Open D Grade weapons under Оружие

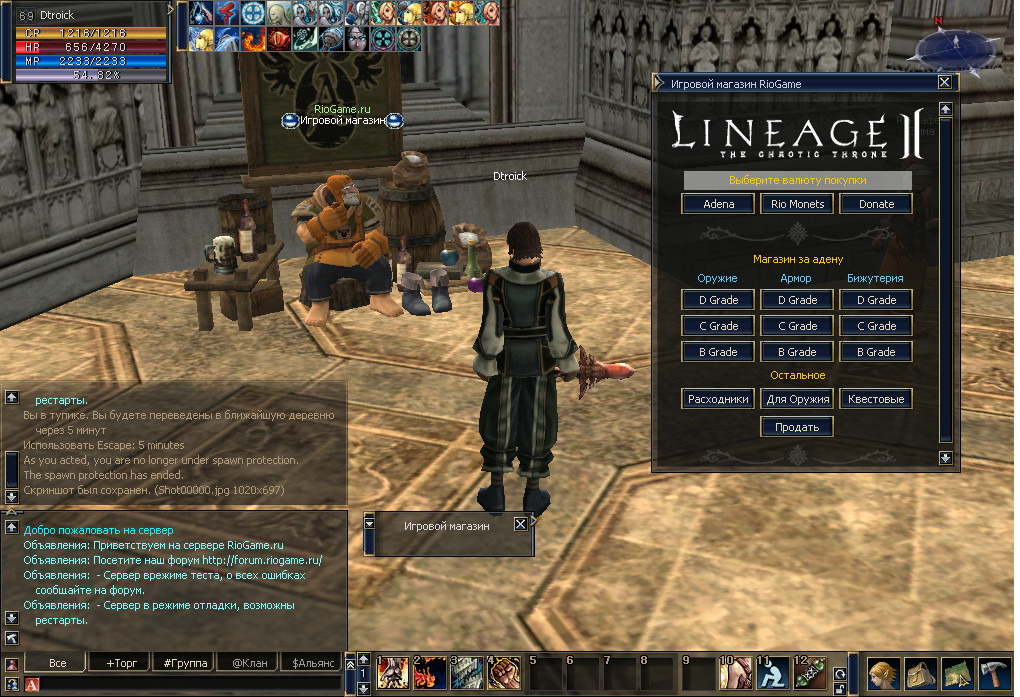(718, 300)
